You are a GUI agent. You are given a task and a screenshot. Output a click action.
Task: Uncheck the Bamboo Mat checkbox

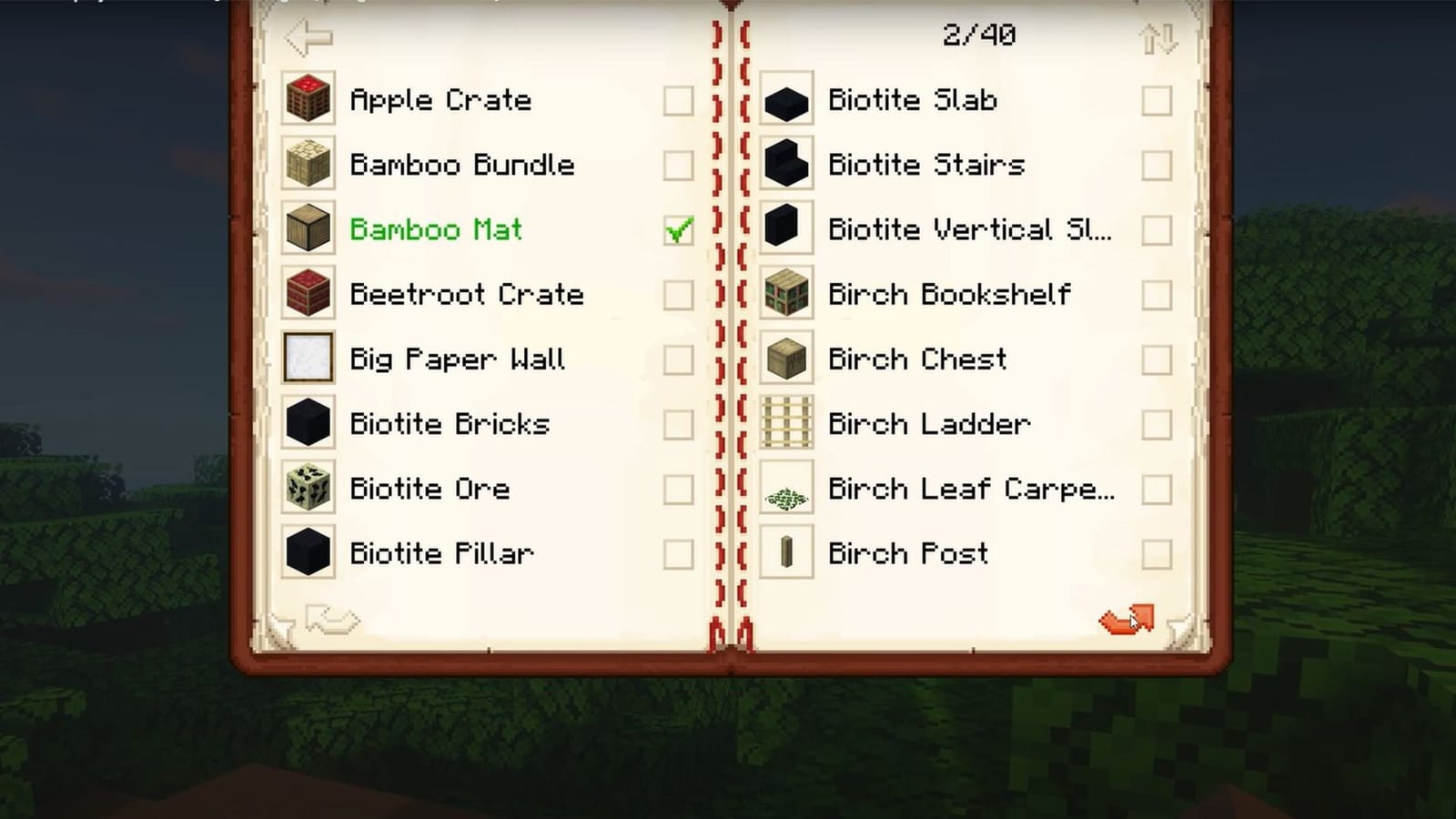(x=677, y=230)
